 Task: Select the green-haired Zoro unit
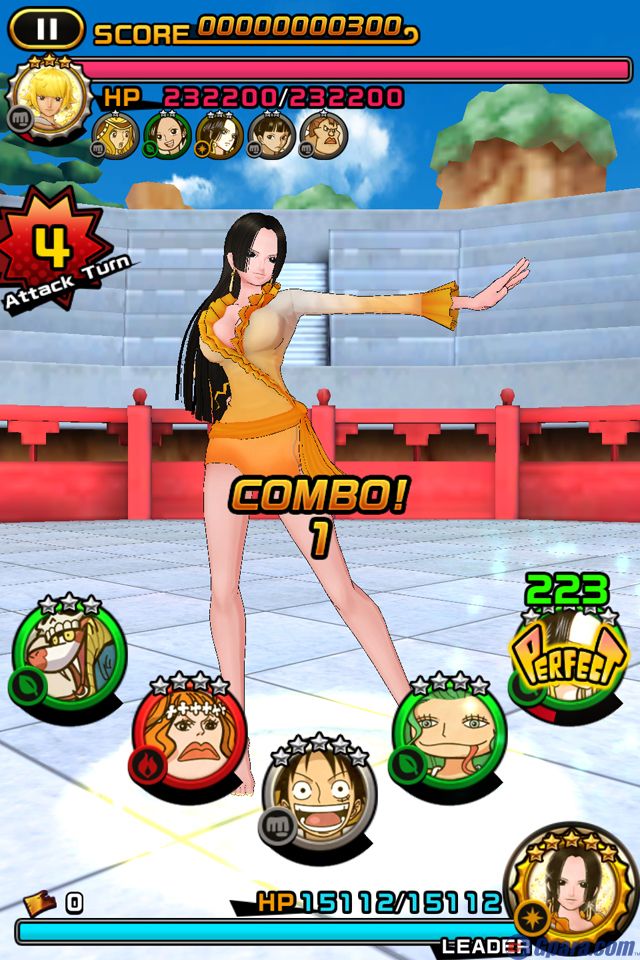449,737
